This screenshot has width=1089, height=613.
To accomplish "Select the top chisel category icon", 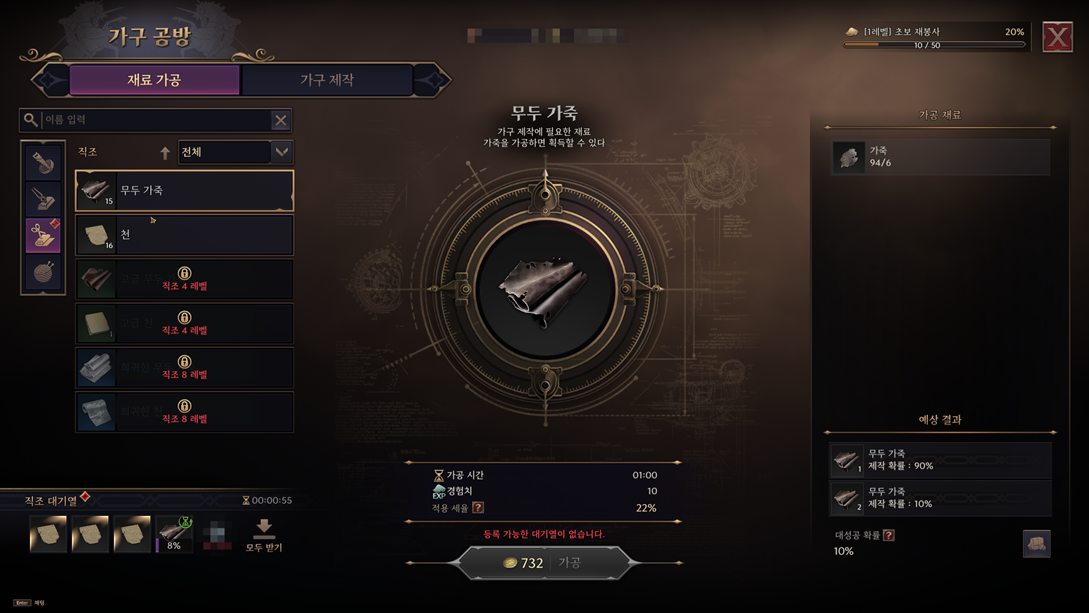I will 44,162.
